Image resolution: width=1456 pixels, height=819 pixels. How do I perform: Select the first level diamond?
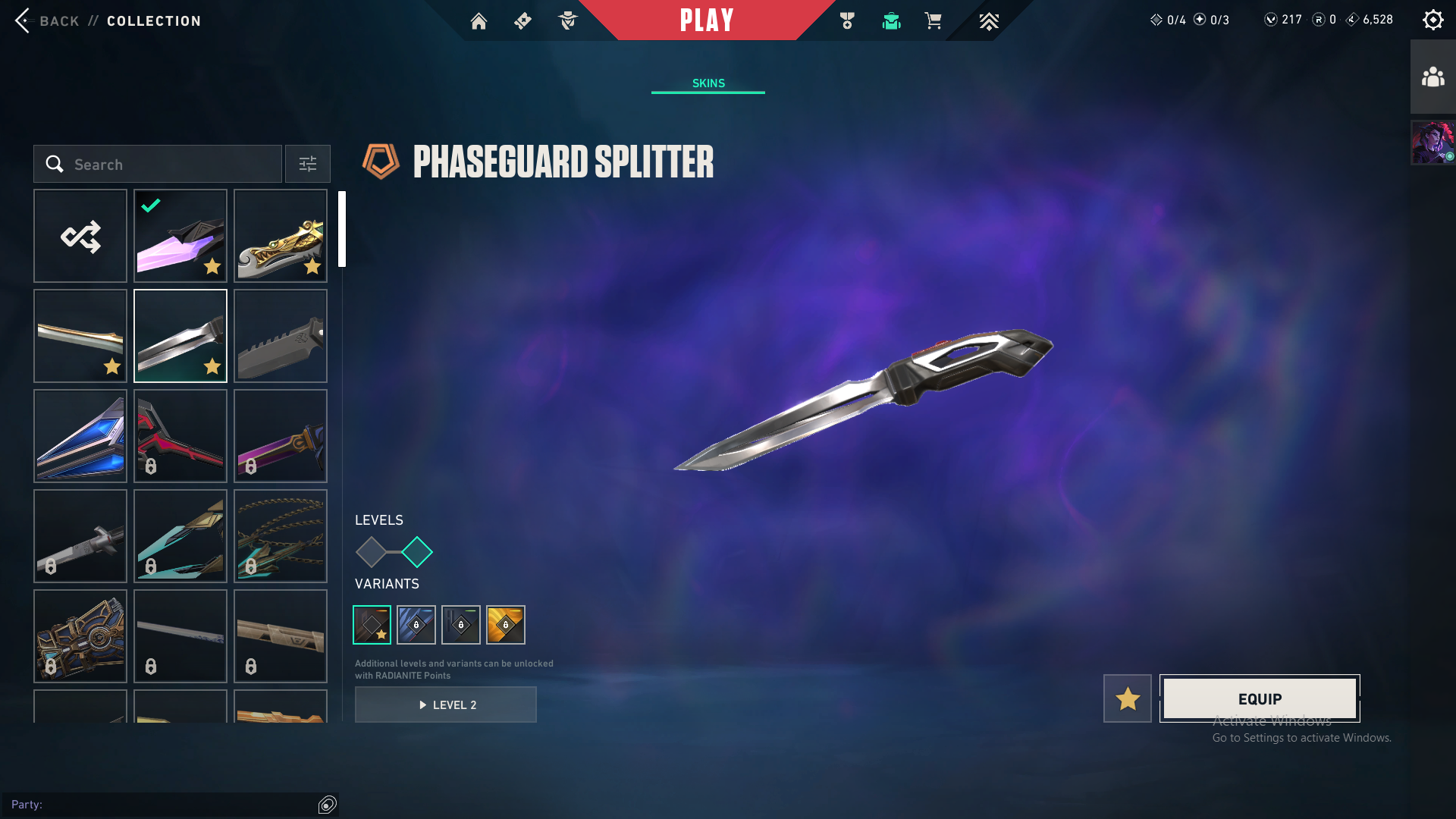pos(371,552)
